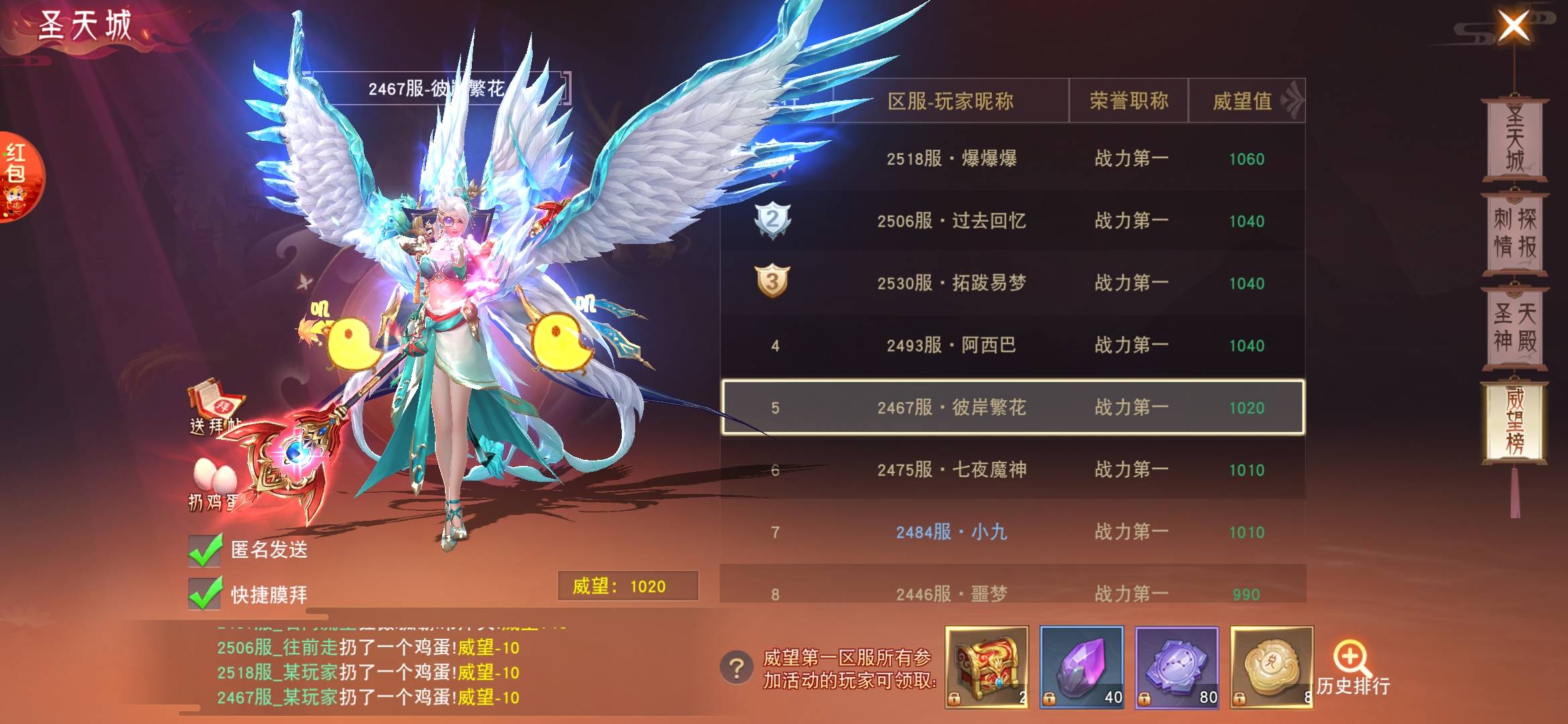Send a worship card with 送拜帖
1568x724 pixels.
pyautogui.click(x=216, y=406)
